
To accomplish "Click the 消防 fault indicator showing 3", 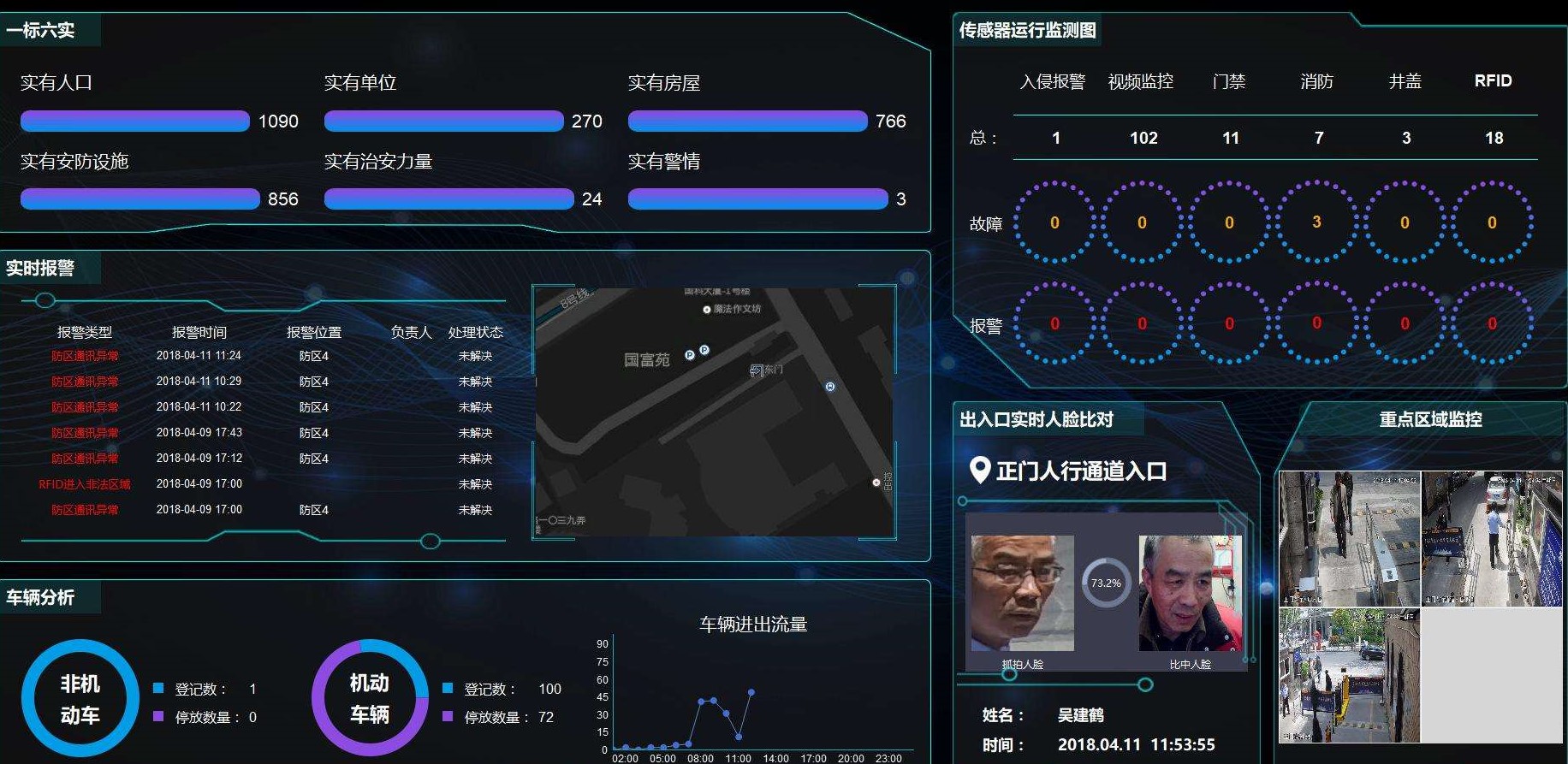I will pyautogui.click(x=1318, y=223).
